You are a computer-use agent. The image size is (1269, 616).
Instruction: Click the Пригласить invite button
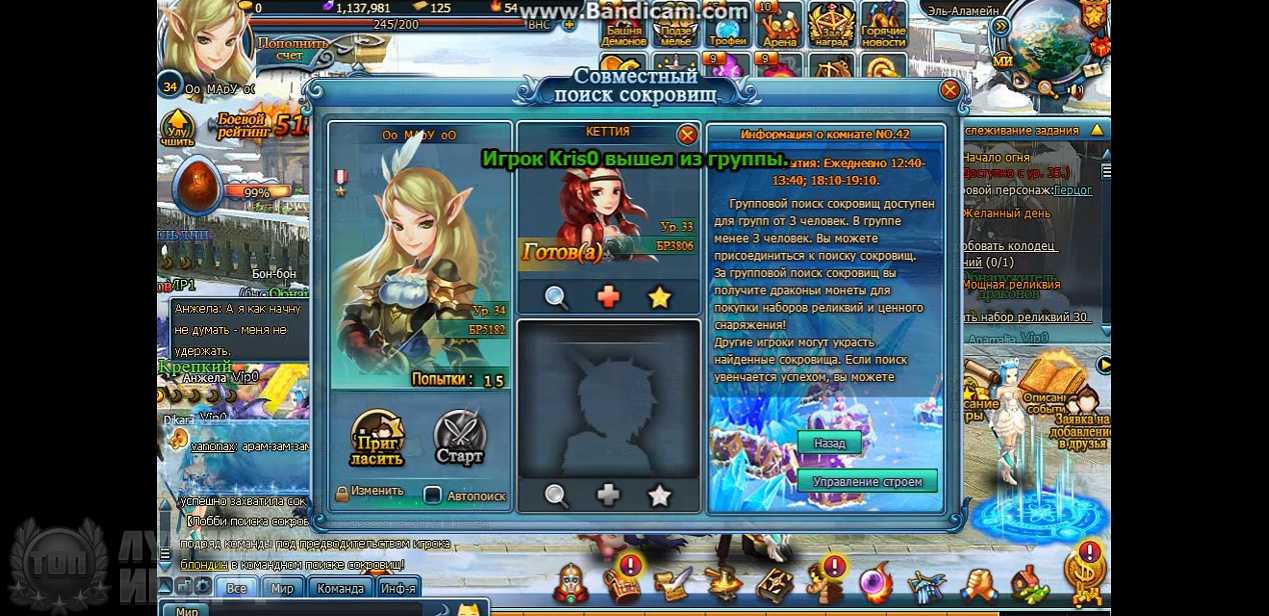377,439
